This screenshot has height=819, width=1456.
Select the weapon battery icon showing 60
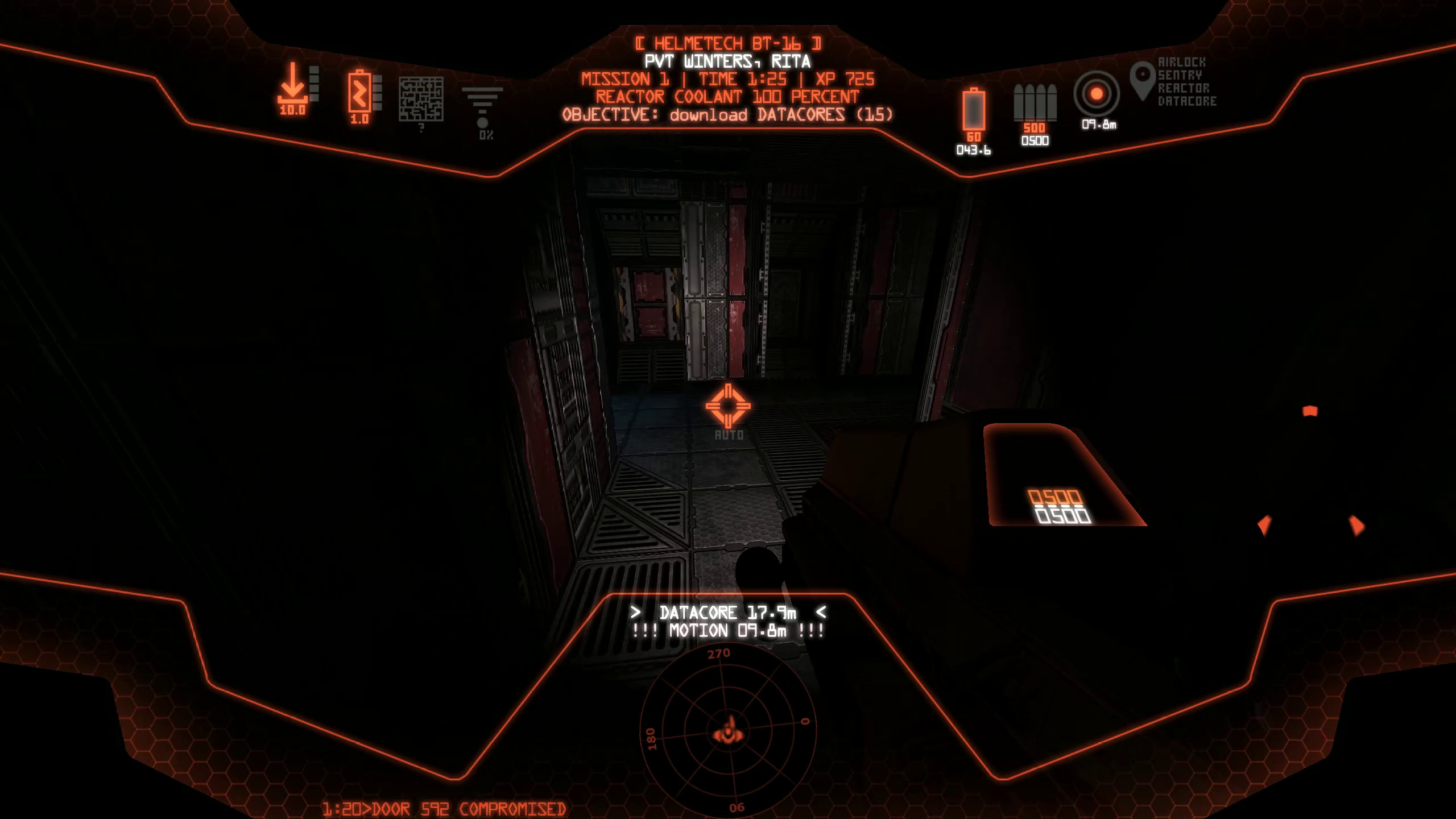click(973, 111)
